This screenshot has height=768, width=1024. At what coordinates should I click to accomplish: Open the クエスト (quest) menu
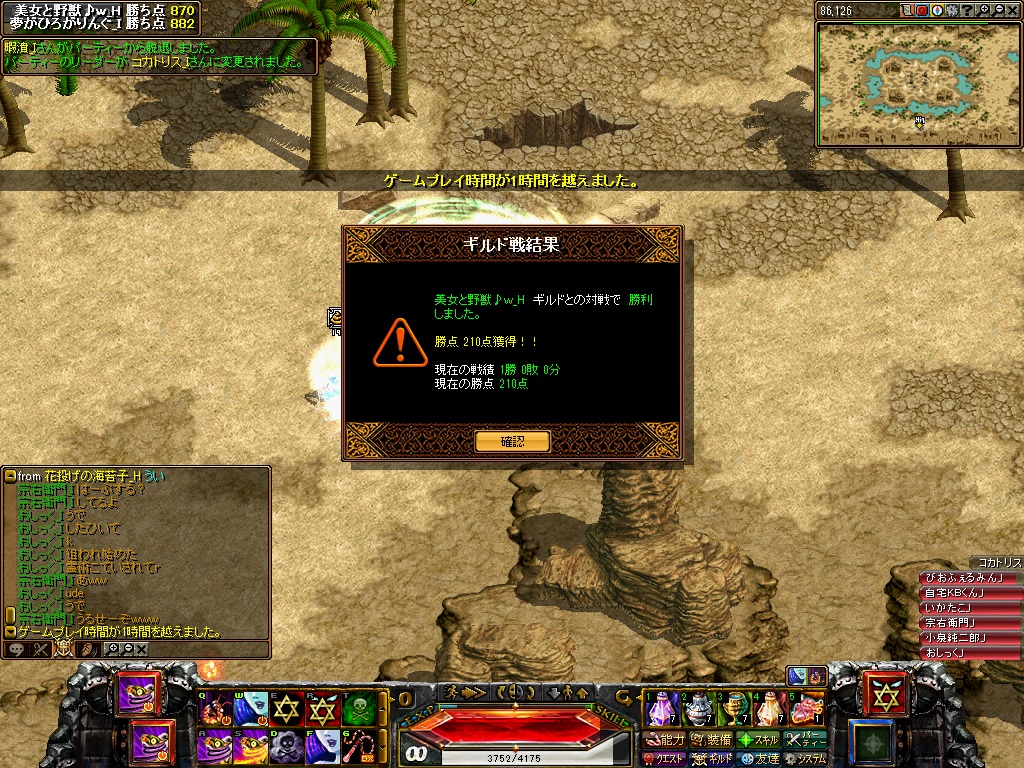[666, 759]
